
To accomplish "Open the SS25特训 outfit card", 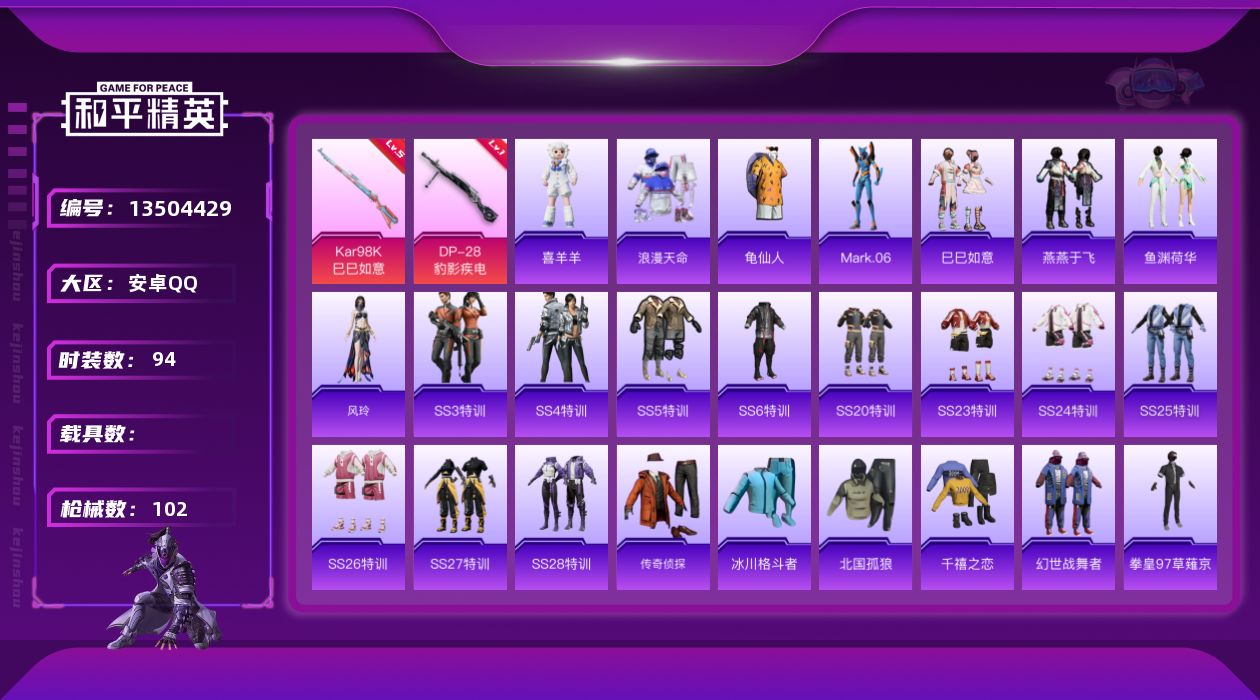I will click(1170, 364).
